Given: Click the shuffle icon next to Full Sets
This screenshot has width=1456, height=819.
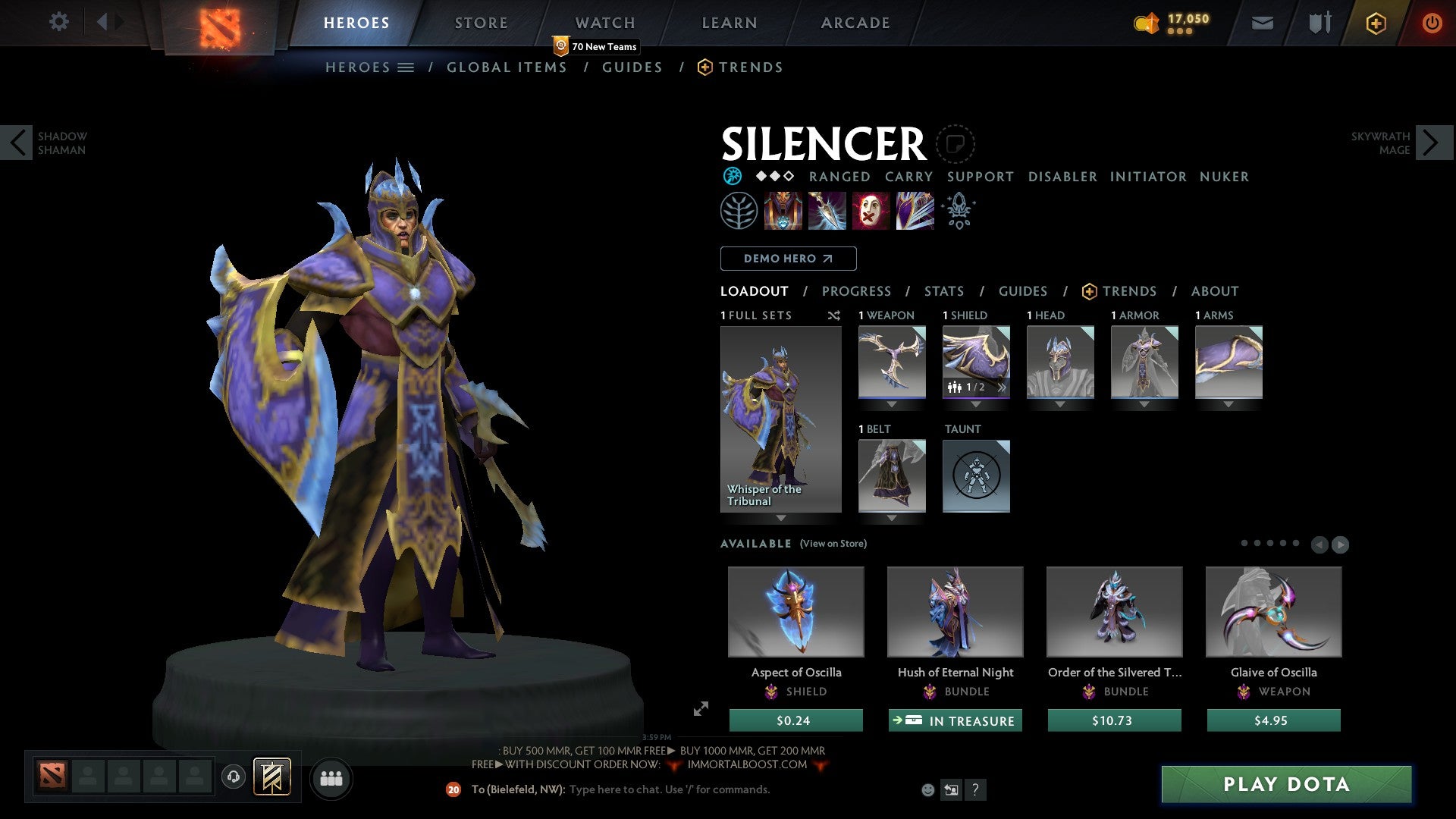Looking at the screenshot, I should pyautogui.click(x=834, y=315).
